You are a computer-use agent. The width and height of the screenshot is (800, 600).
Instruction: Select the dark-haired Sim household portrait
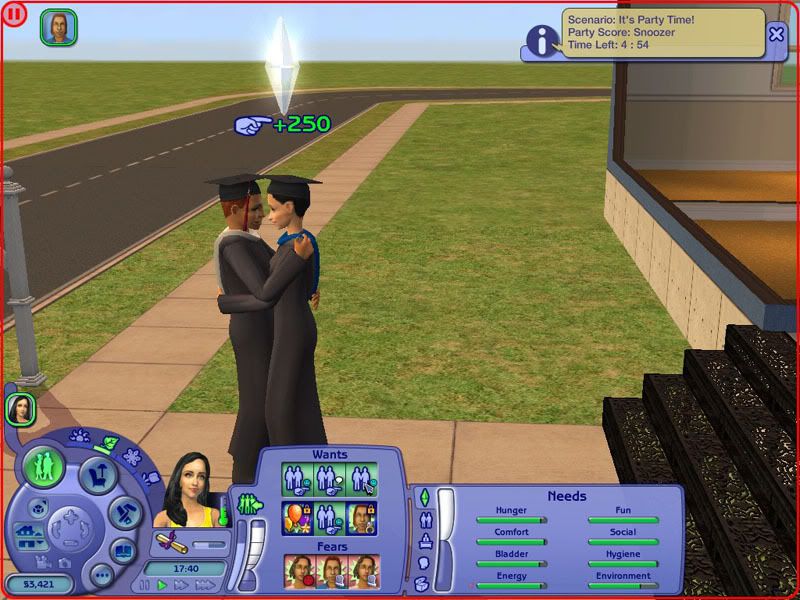(x=21, y=408)
